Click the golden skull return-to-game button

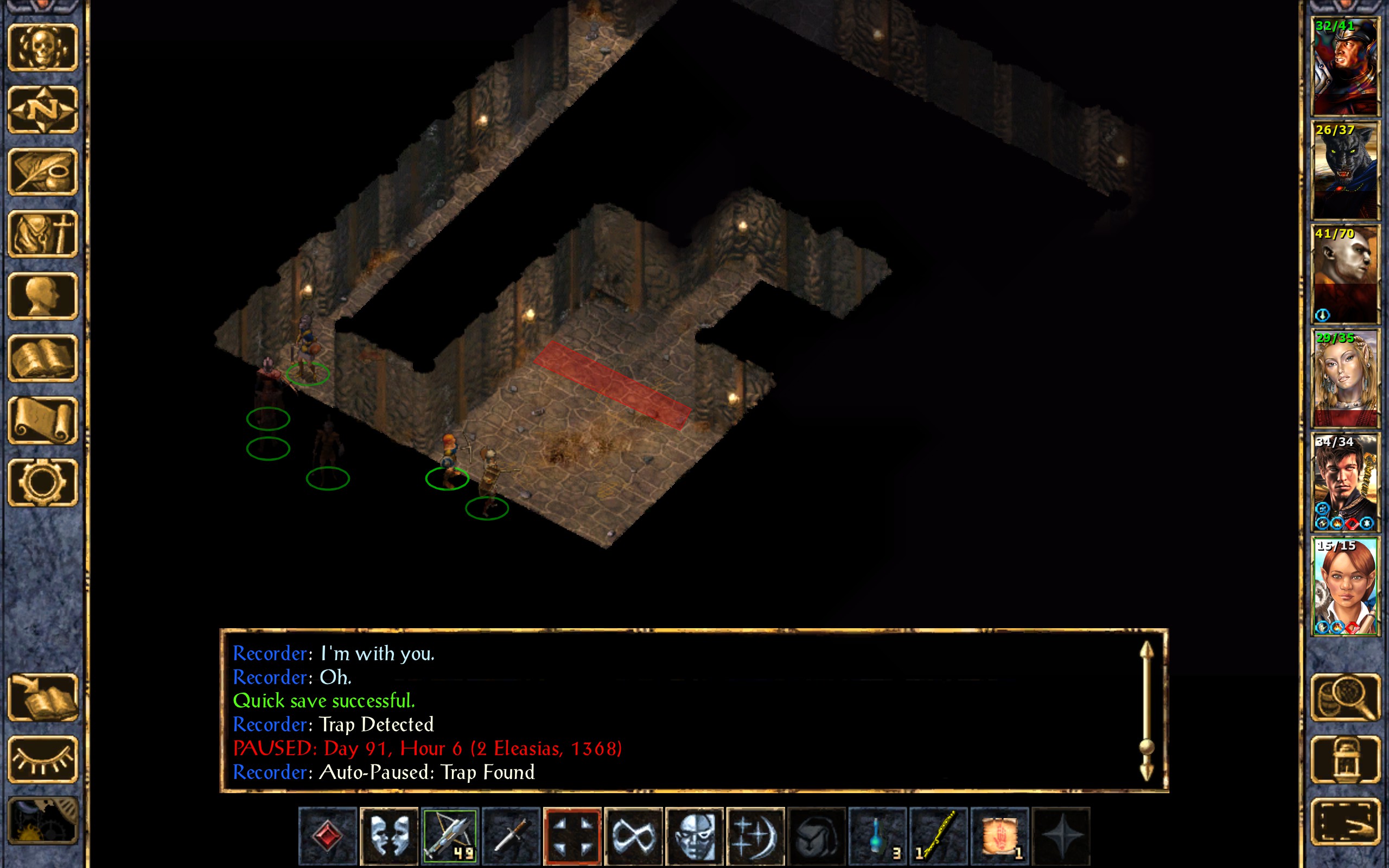(x=42, y=47)
